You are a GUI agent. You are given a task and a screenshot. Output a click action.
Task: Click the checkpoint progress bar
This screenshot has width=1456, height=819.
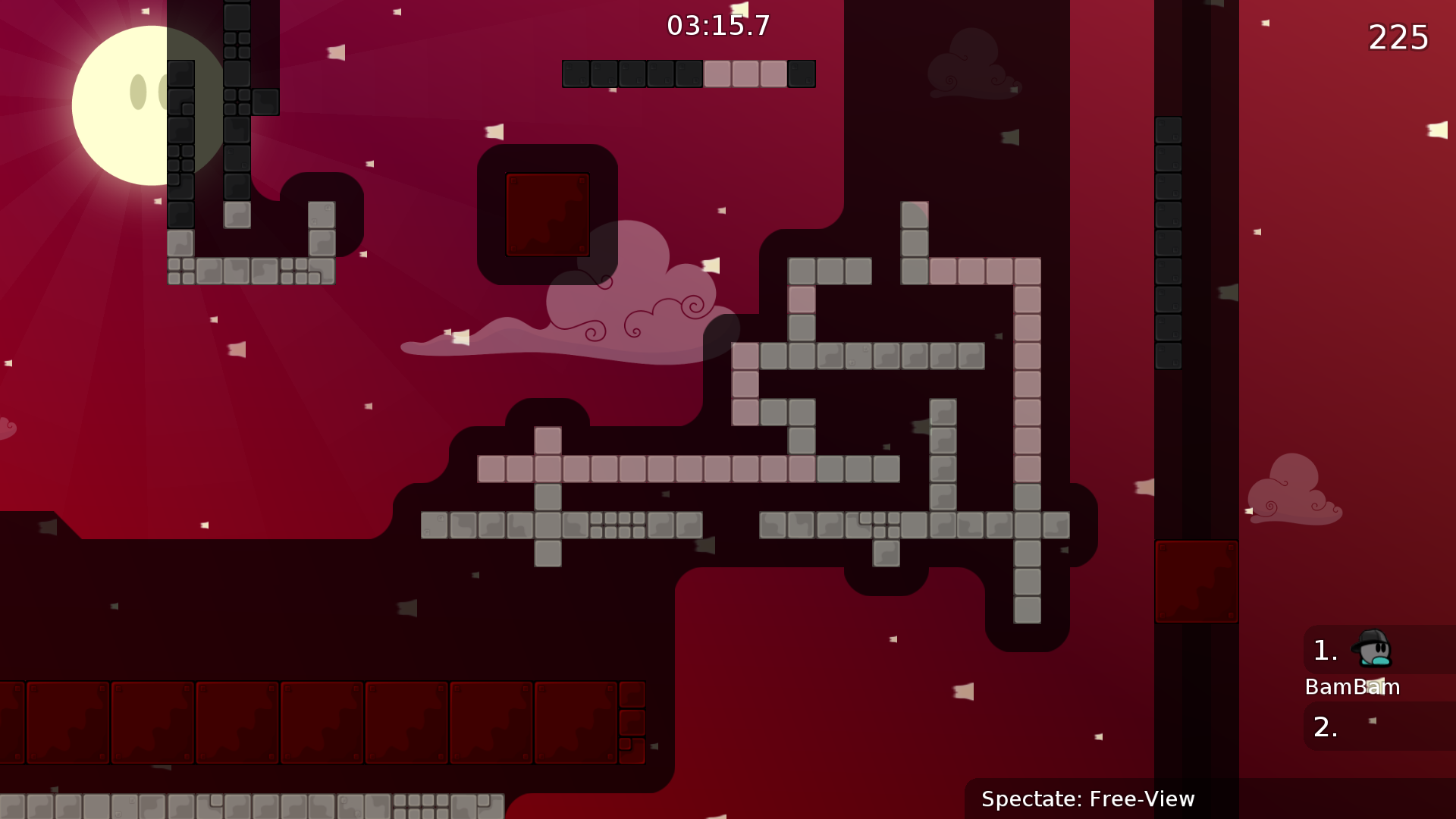tap(689, 74)
